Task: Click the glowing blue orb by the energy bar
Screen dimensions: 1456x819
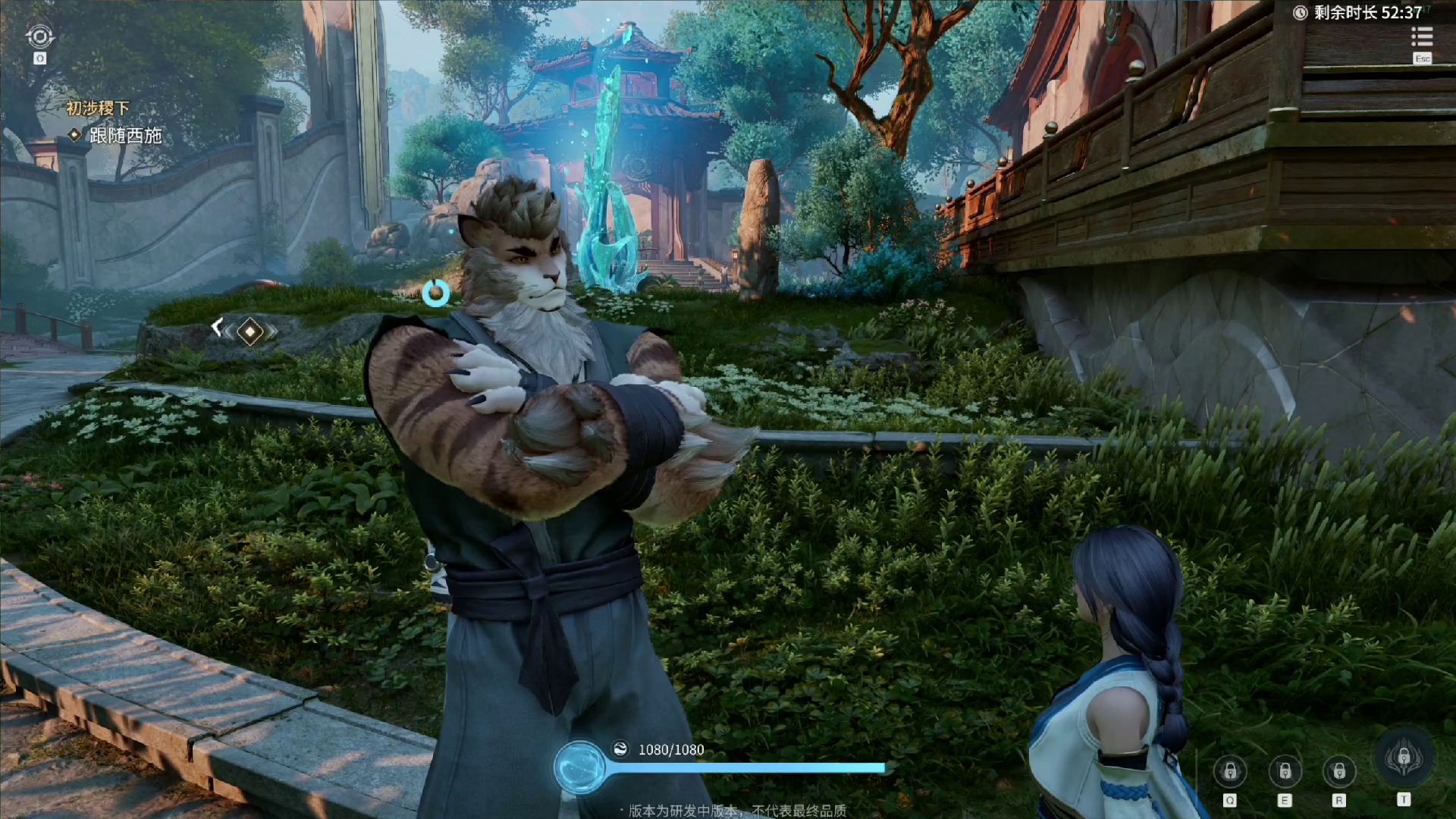Action: (x=579, y=767)
